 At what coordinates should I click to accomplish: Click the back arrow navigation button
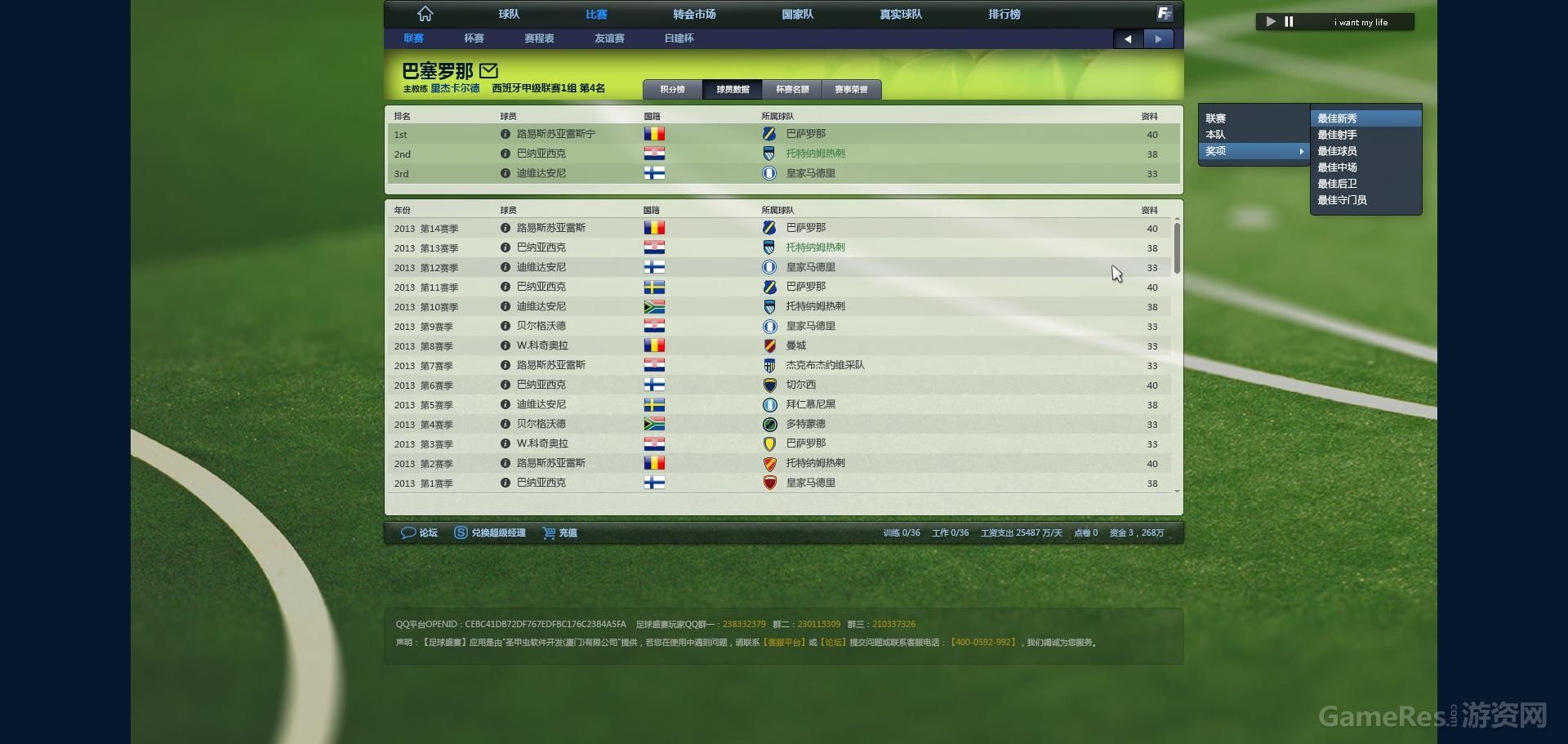(1128, 38)
